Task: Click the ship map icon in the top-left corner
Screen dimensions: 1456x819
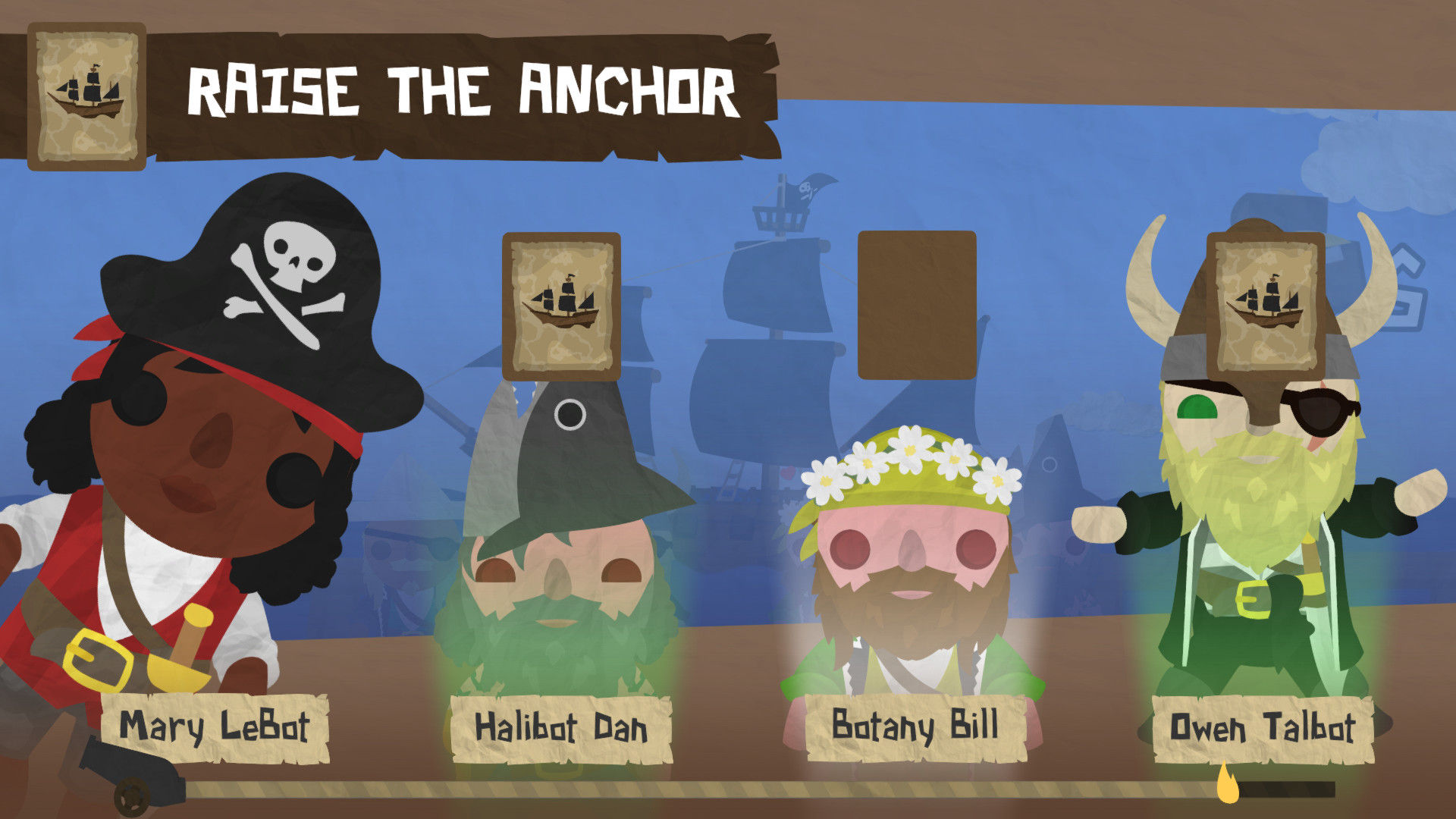Action: [87, 95]
